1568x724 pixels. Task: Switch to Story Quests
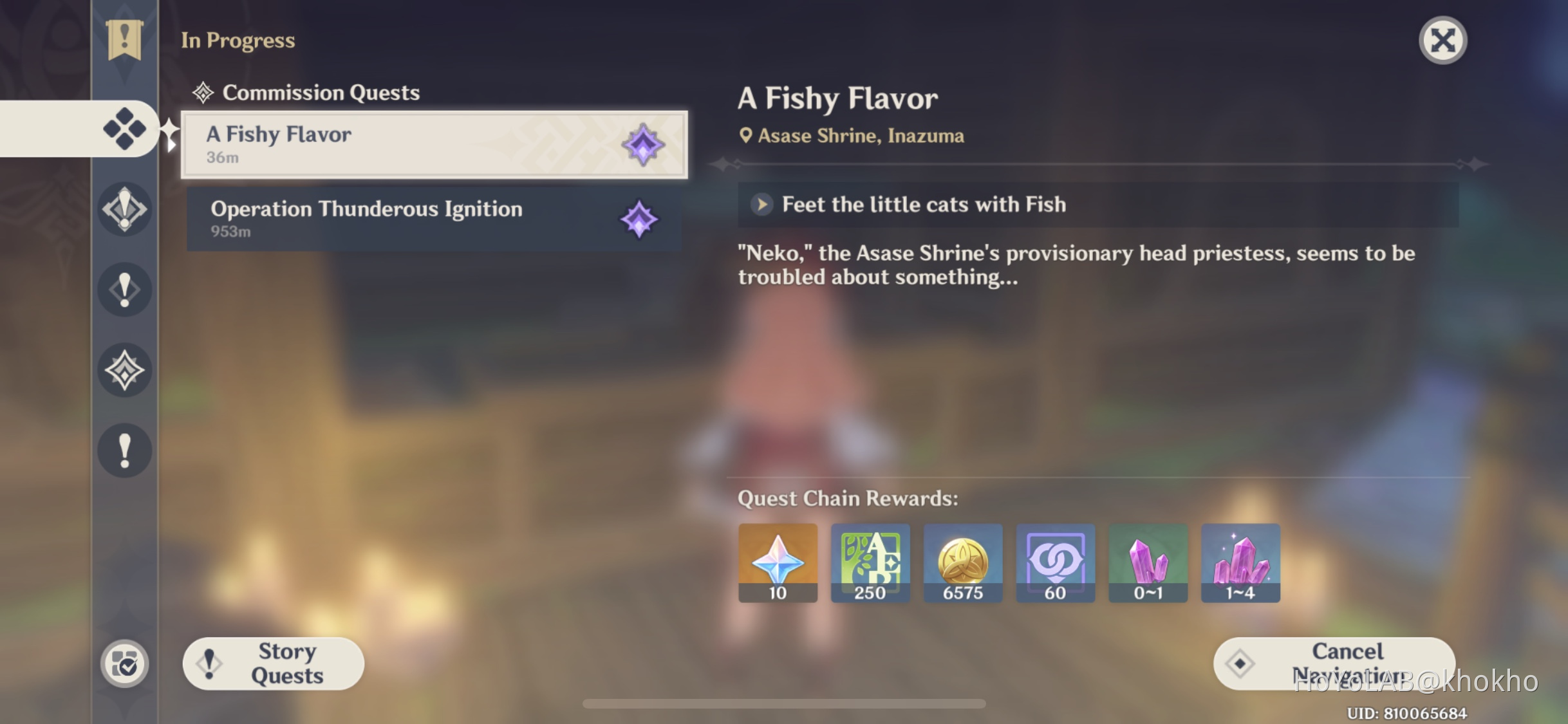pyautogui.click(x=273, y=663)
